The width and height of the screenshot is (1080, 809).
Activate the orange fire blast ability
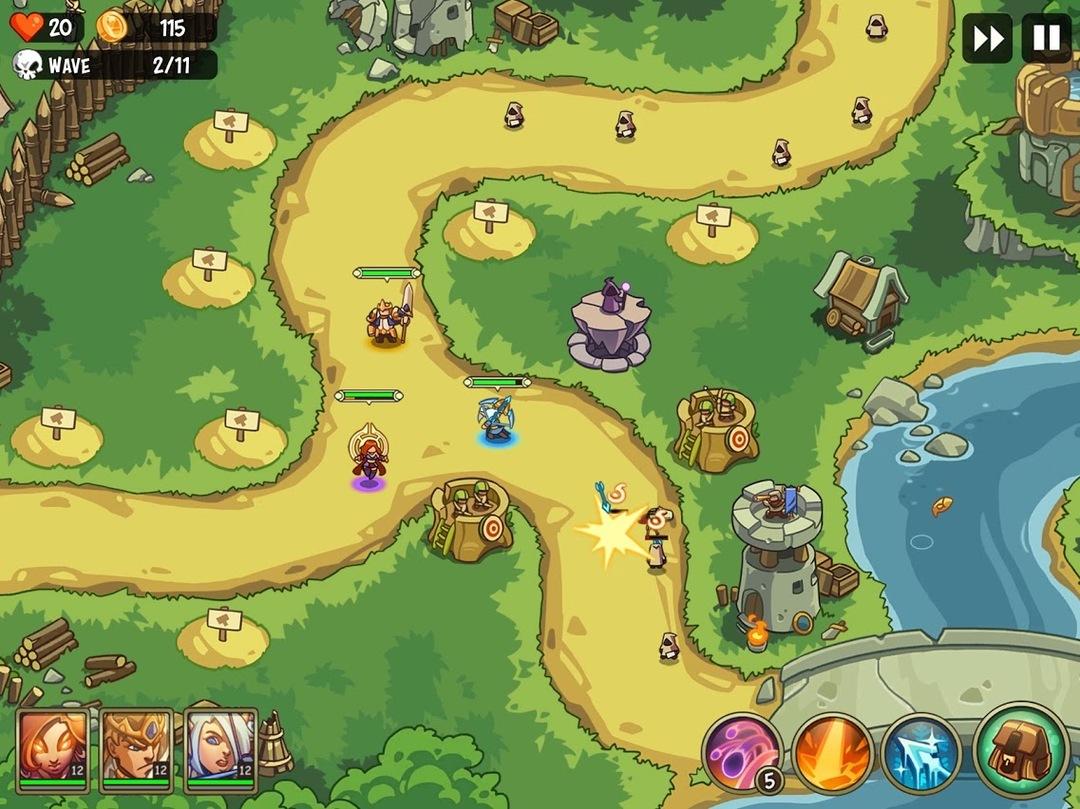coord(832,753)
